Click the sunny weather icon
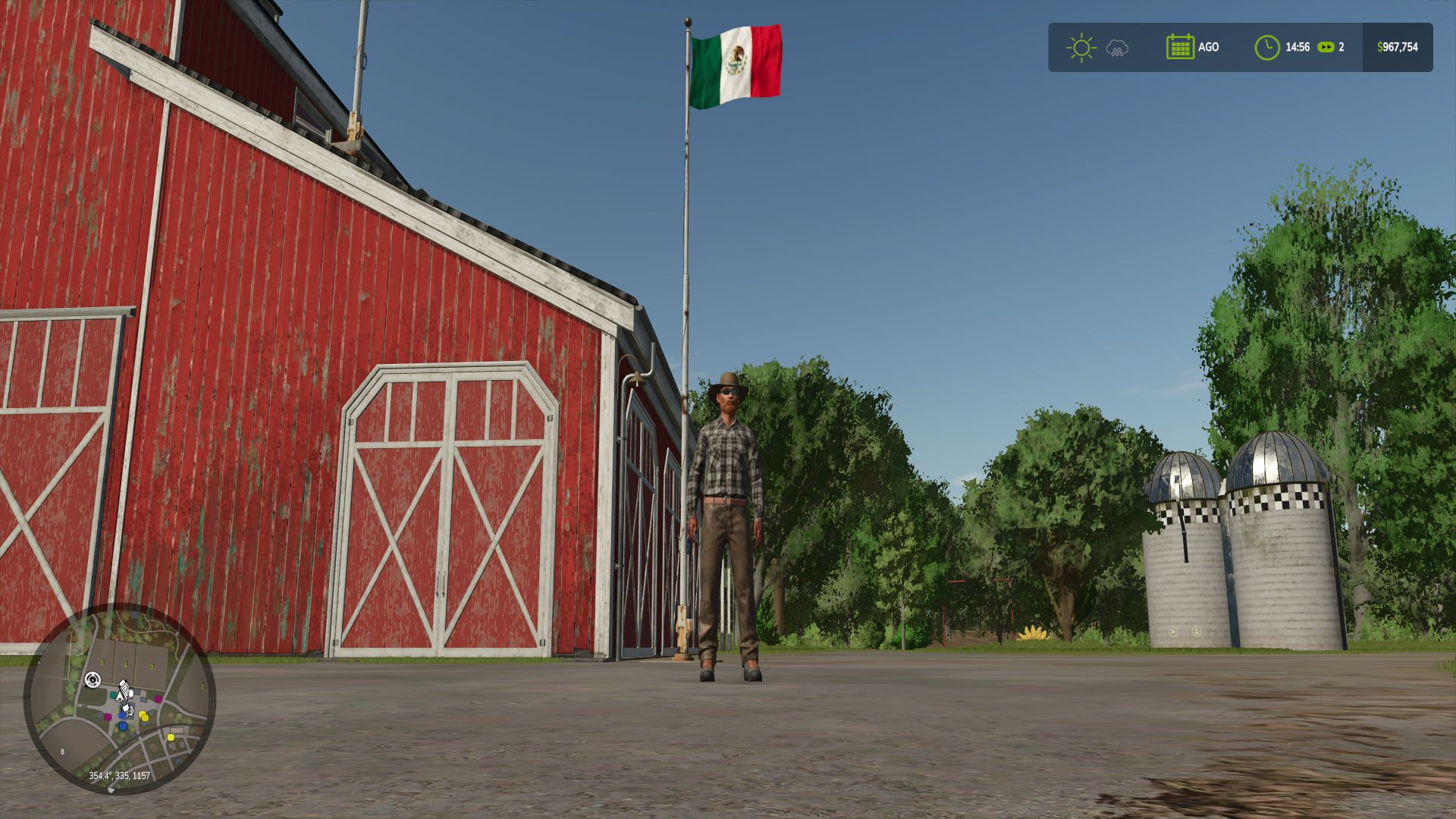 point(1081,48)
